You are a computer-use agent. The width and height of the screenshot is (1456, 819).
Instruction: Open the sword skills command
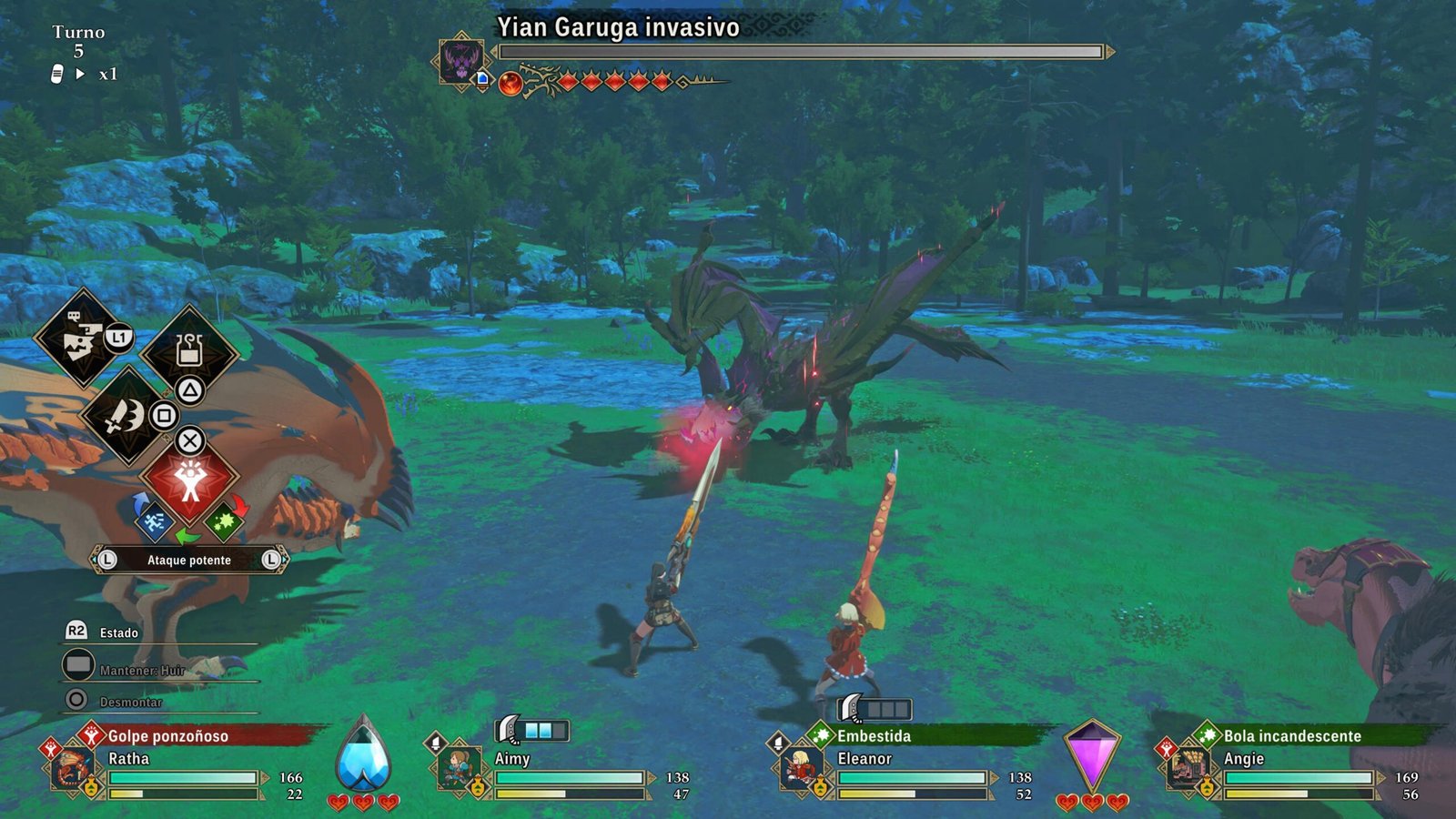126,417
